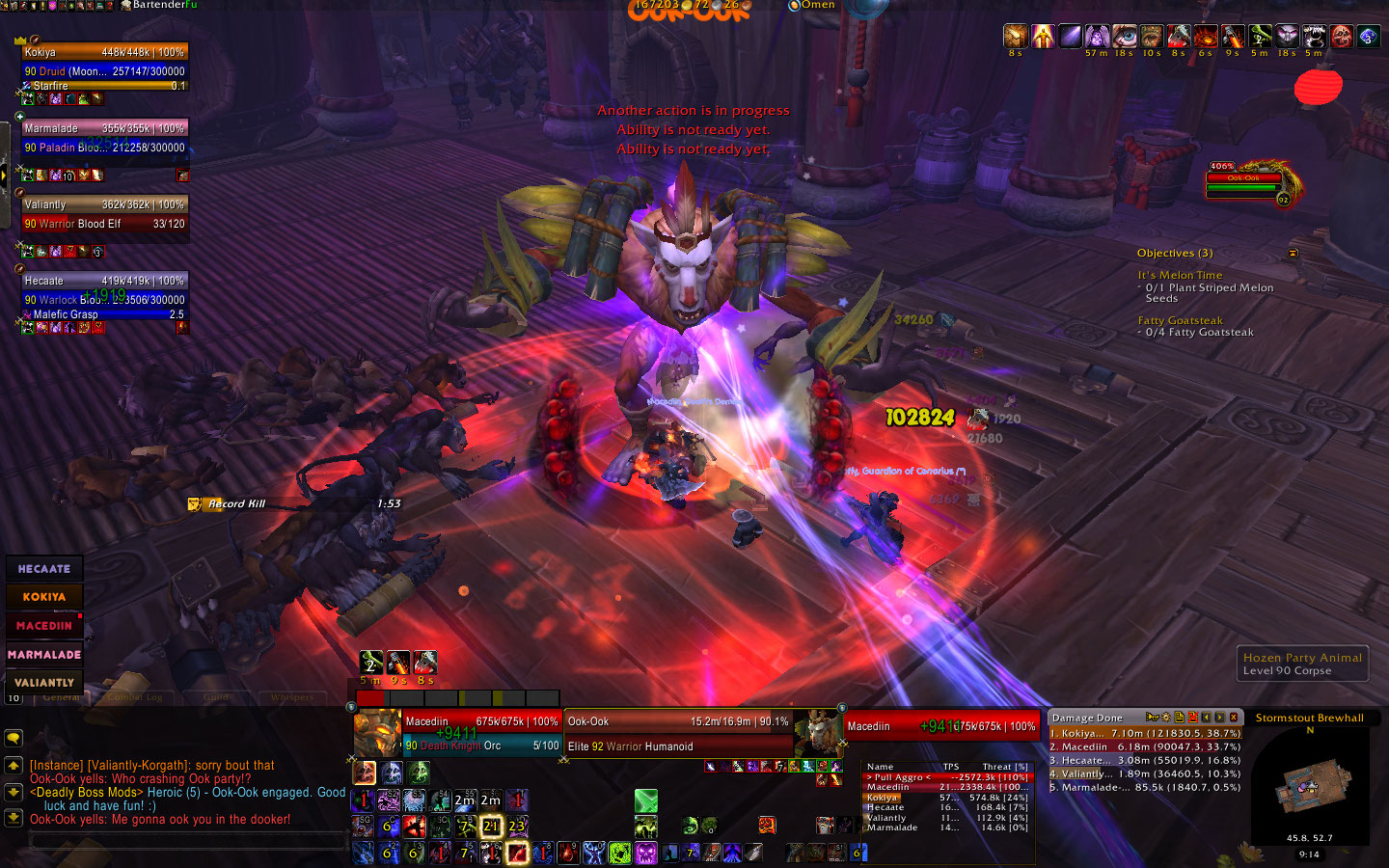This screenshot has height=868, width=1389.
Task: Jump chat to the bottom
Action: point(14,817)
